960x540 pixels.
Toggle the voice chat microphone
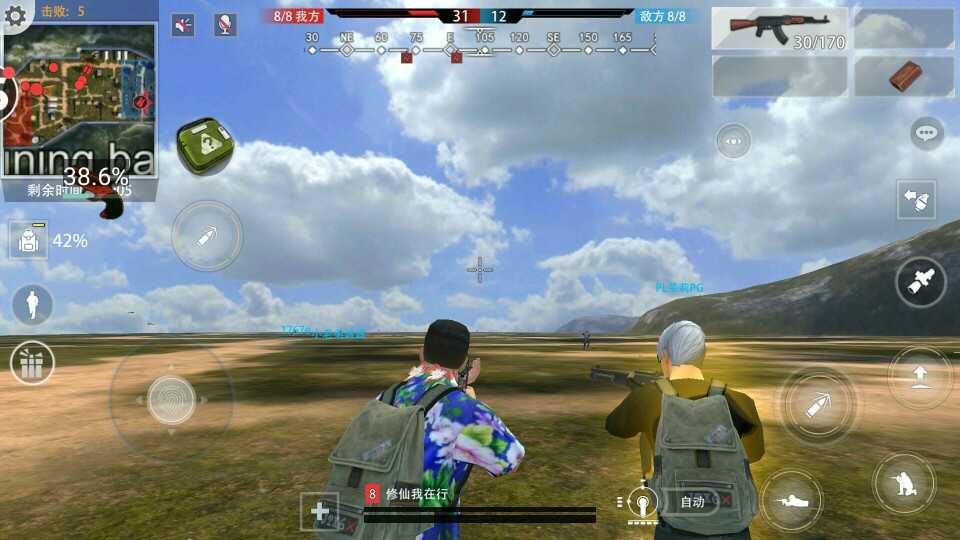(x=225, y=25)
